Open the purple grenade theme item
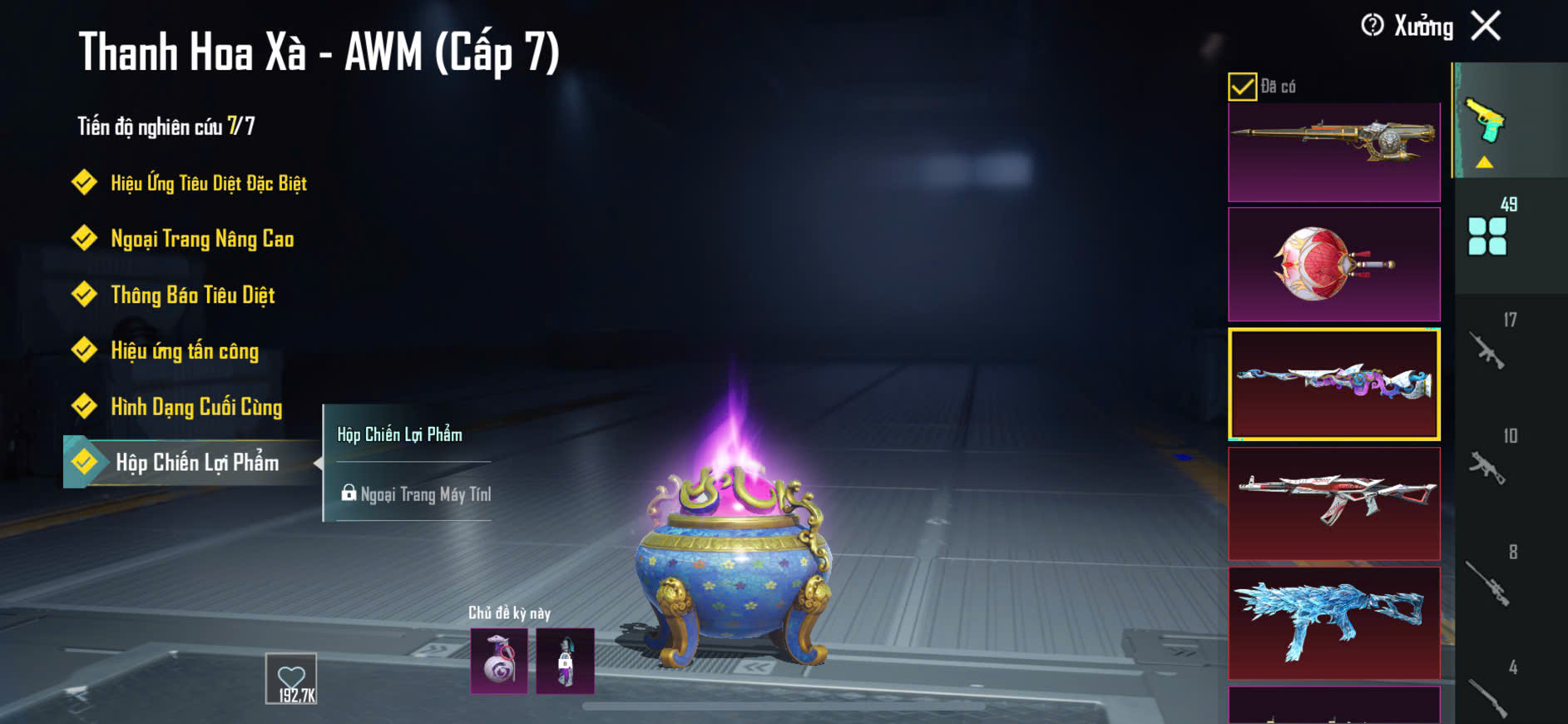The image size is (1568, 724). 499,661
